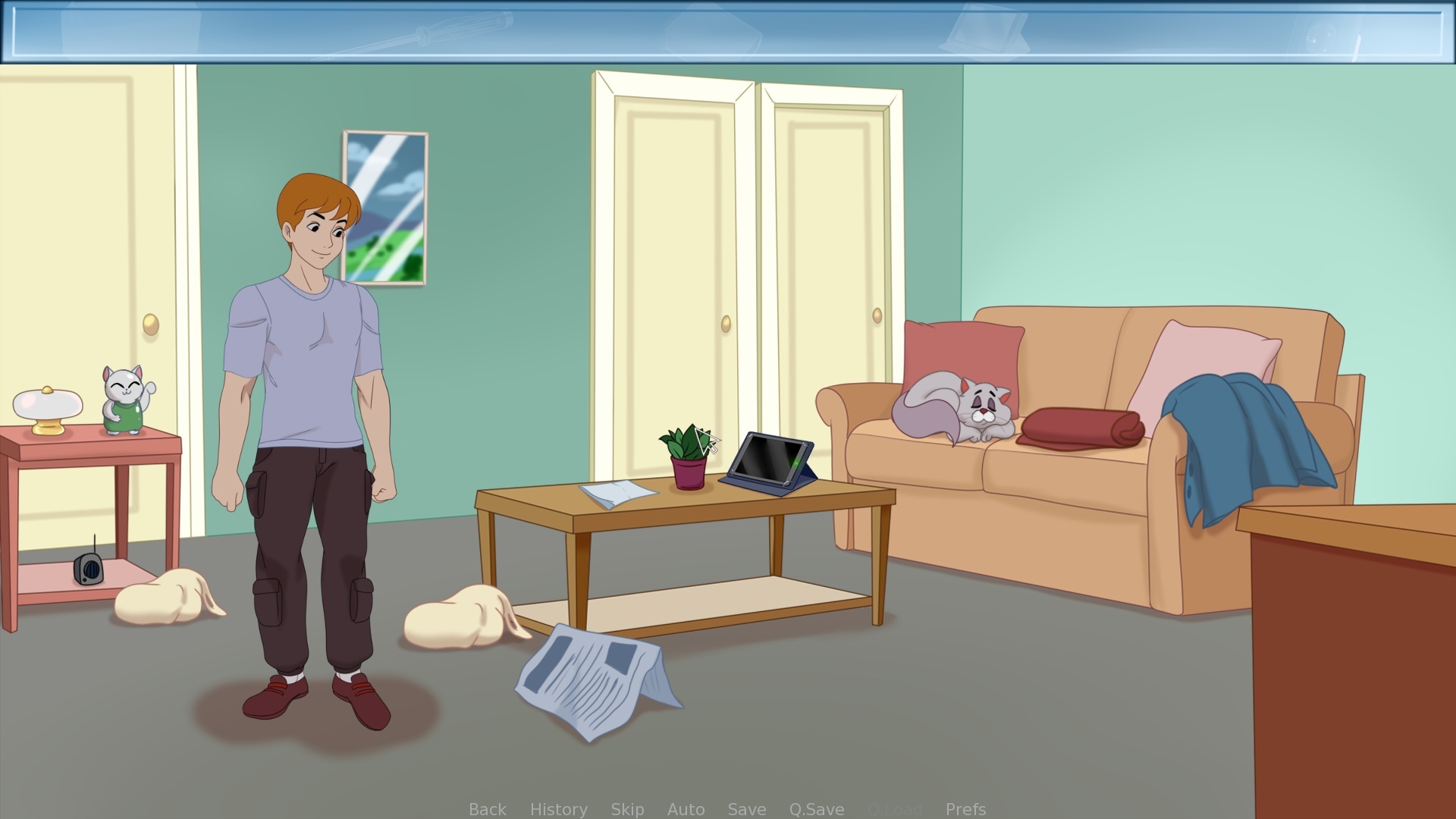Inspect the potted plant on the coffee table
Screen dimensions: 1456x819
coord(686,453)
